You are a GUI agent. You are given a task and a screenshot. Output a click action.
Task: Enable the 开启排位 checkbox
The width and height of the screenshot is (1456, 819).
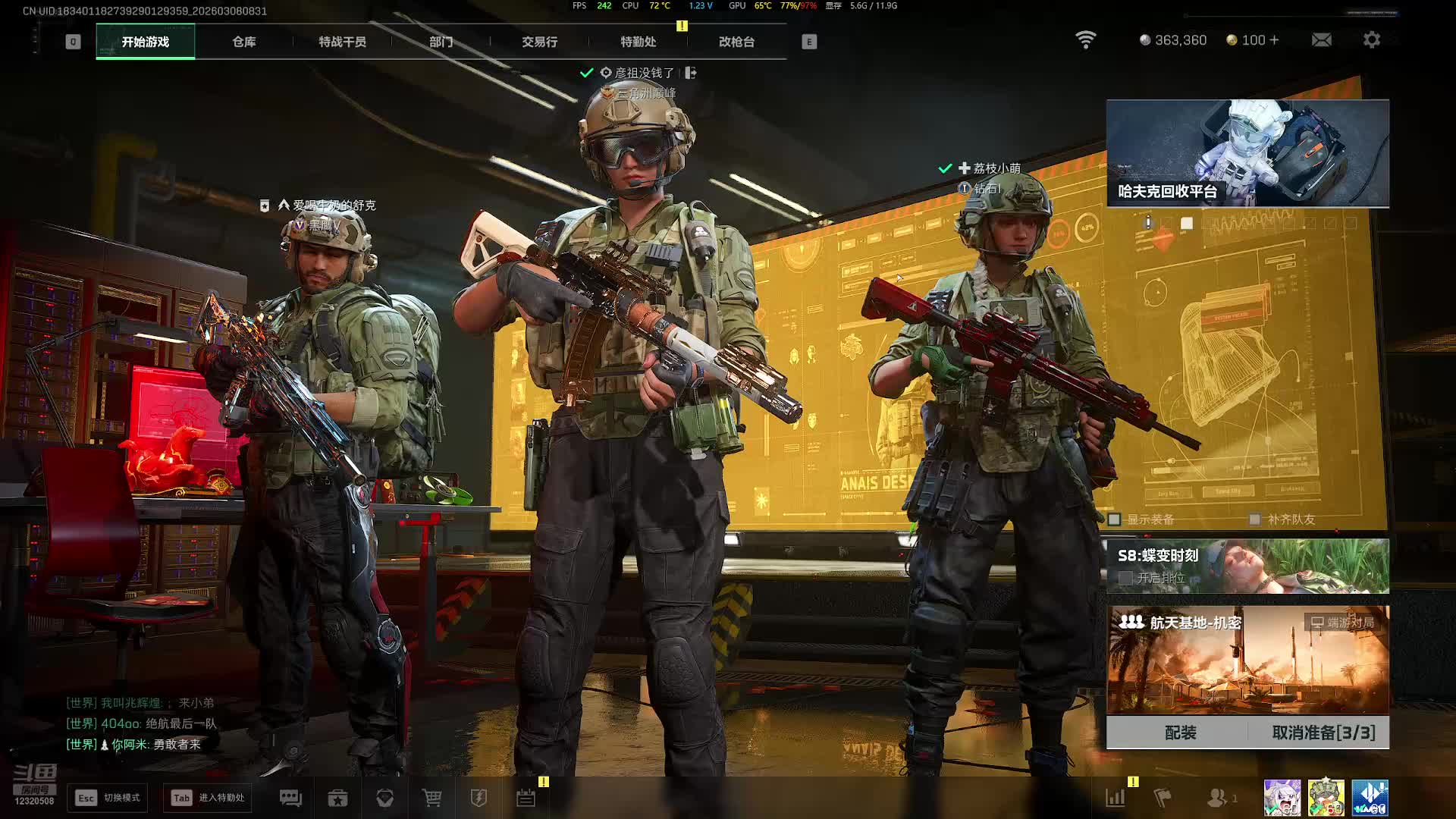point(1125,578)
